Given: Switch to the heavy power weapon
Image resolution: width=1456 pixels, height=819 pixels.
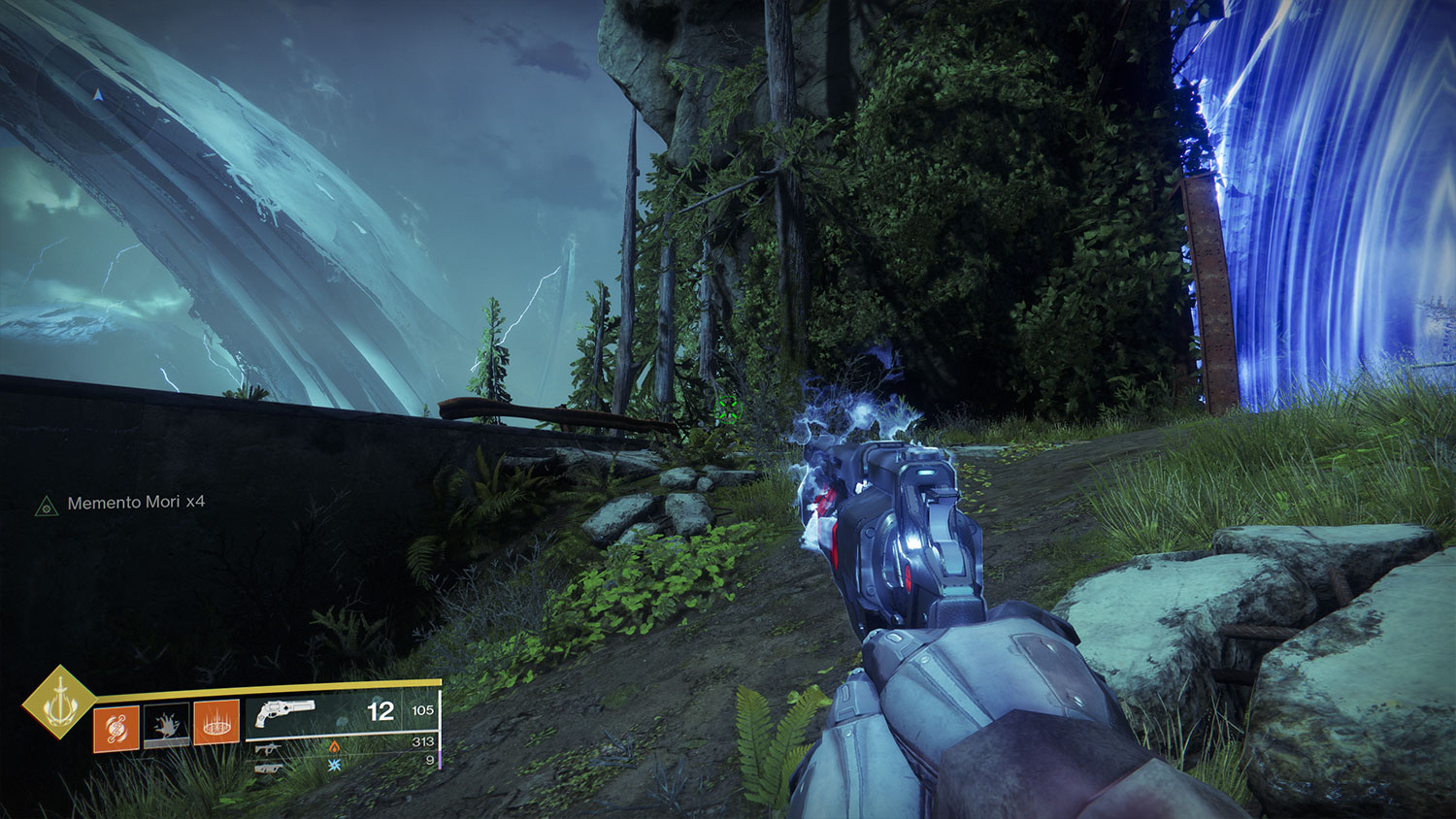Looking at the screenshot, I should click(x=269, y=767).
